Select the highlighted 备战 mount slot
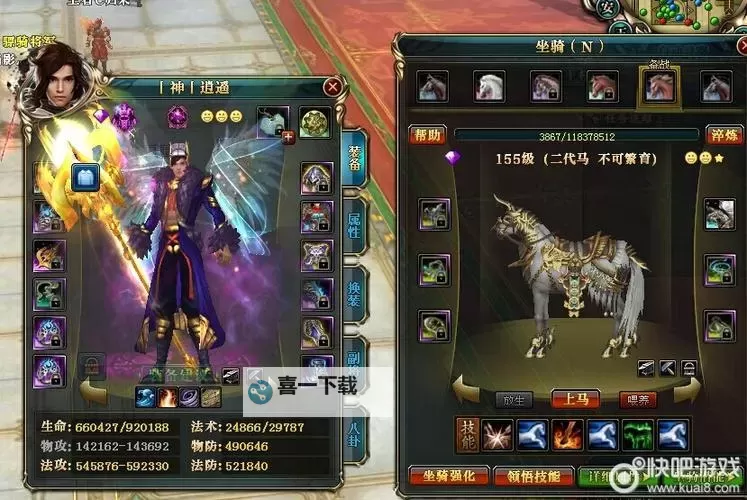 point(658,89)
